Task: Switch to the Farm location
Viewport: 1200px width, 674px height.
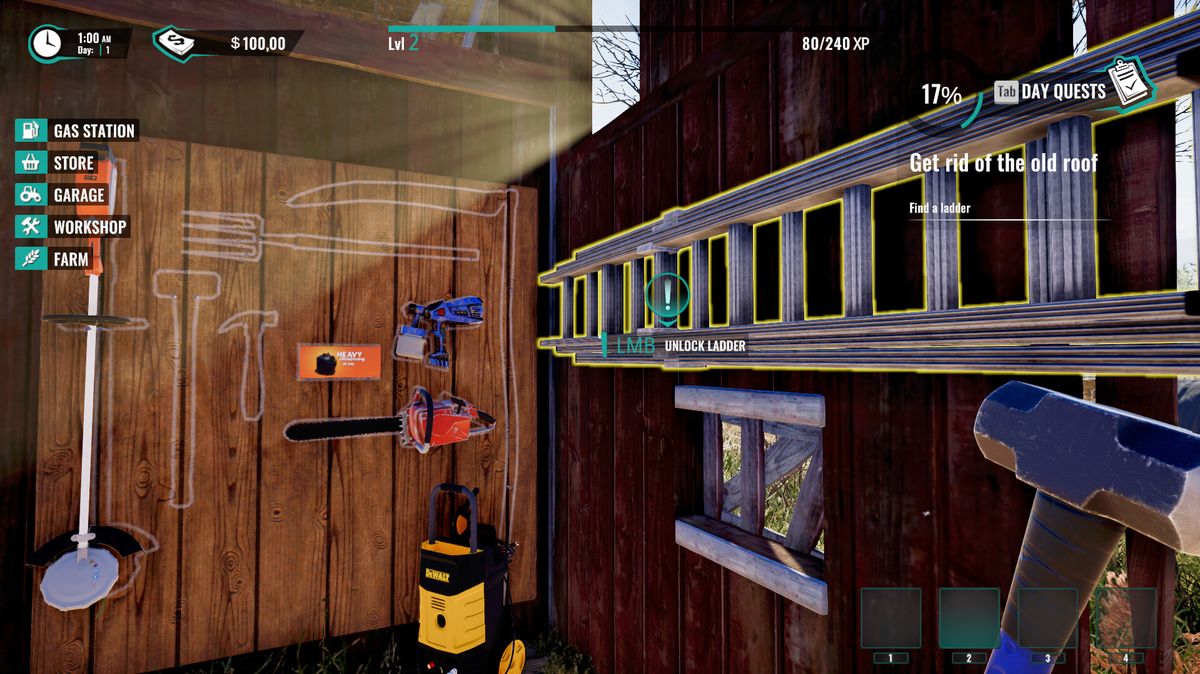Action: pyautogui.click(x=55, y=258)
